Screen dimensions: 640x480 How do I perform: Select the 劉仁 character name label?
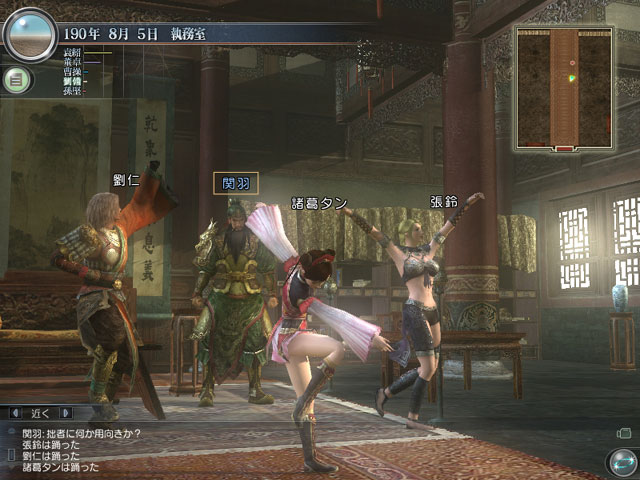[x=126, y=180]
